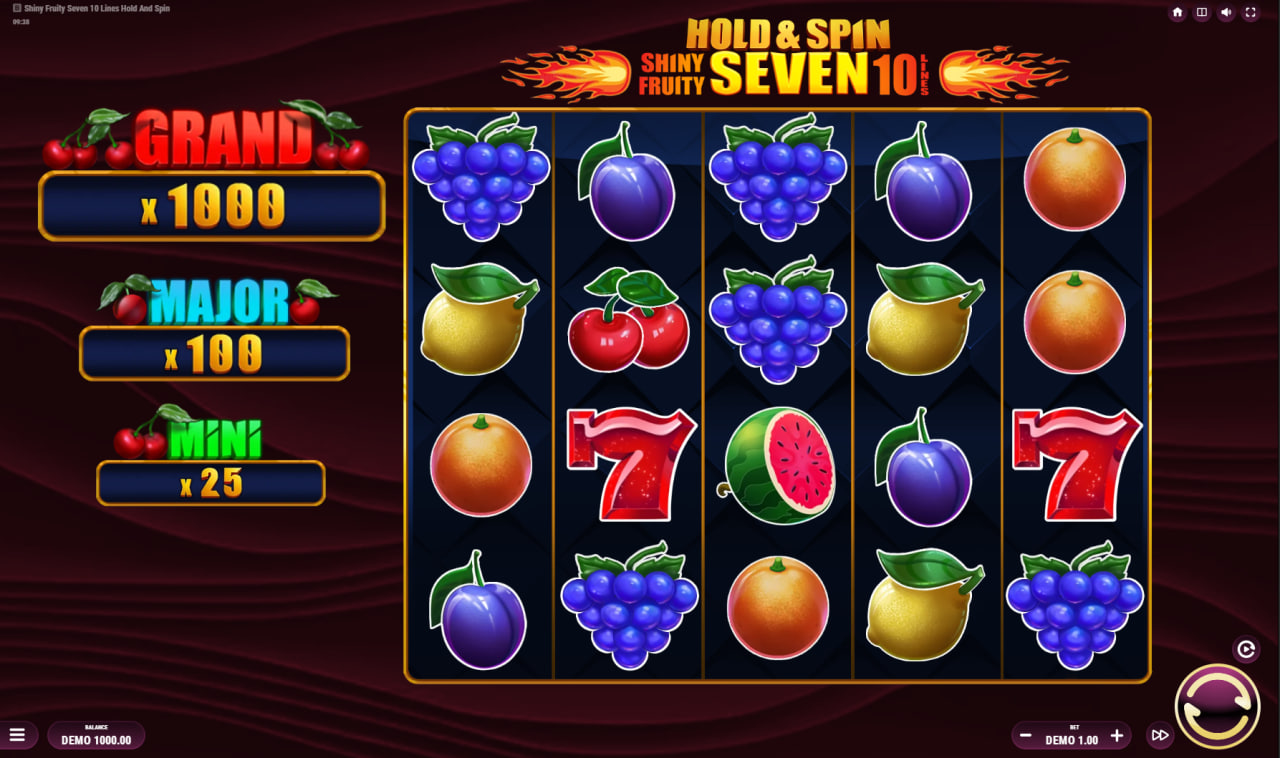Click the BALANCE DEMO 1000.00 display
The width and height of the screenshot is (1280, 758).
pos(96,735)
